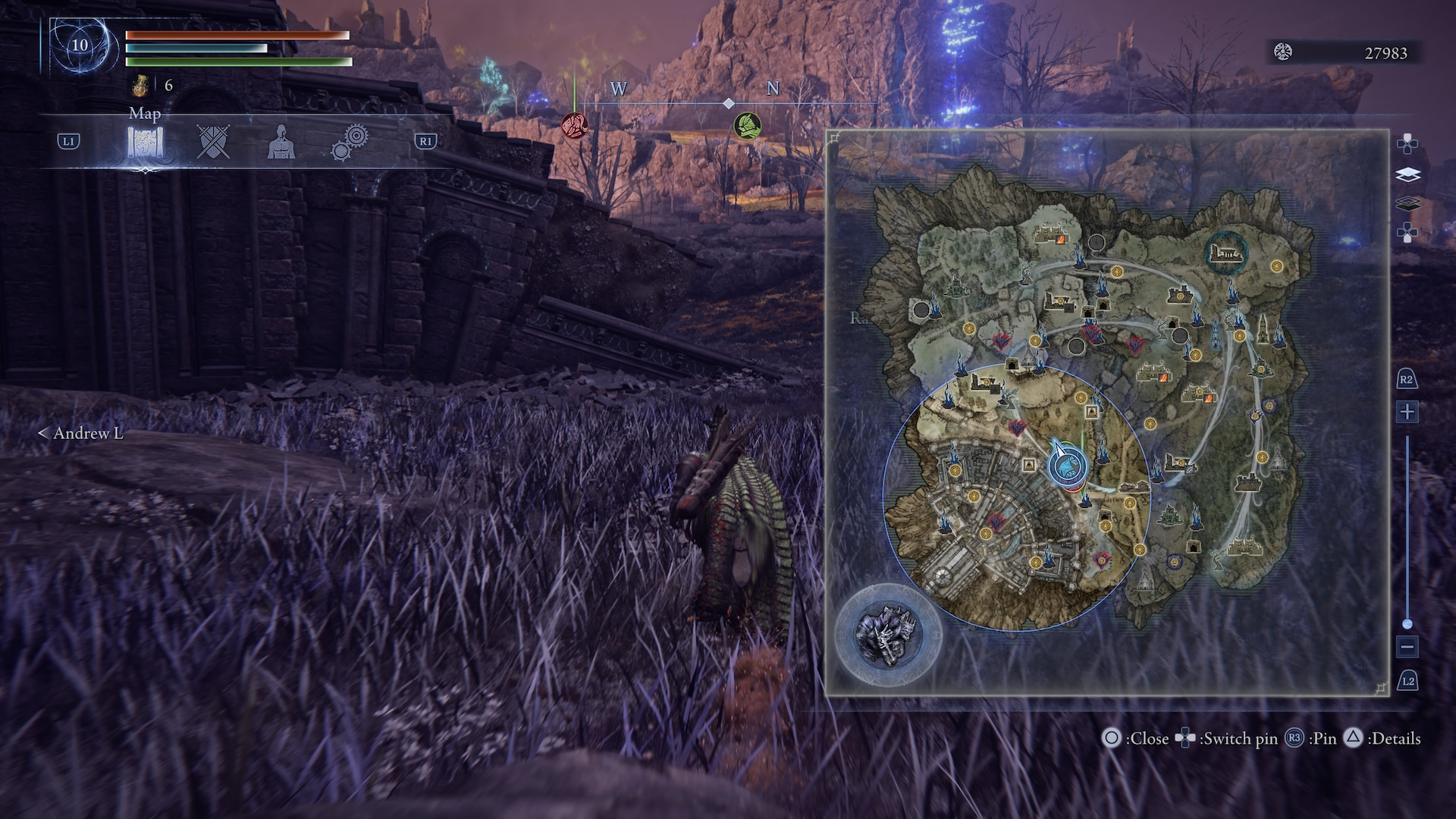Click the Nightlord boss portrait on map
The image size is (1456, 819).
887,634
